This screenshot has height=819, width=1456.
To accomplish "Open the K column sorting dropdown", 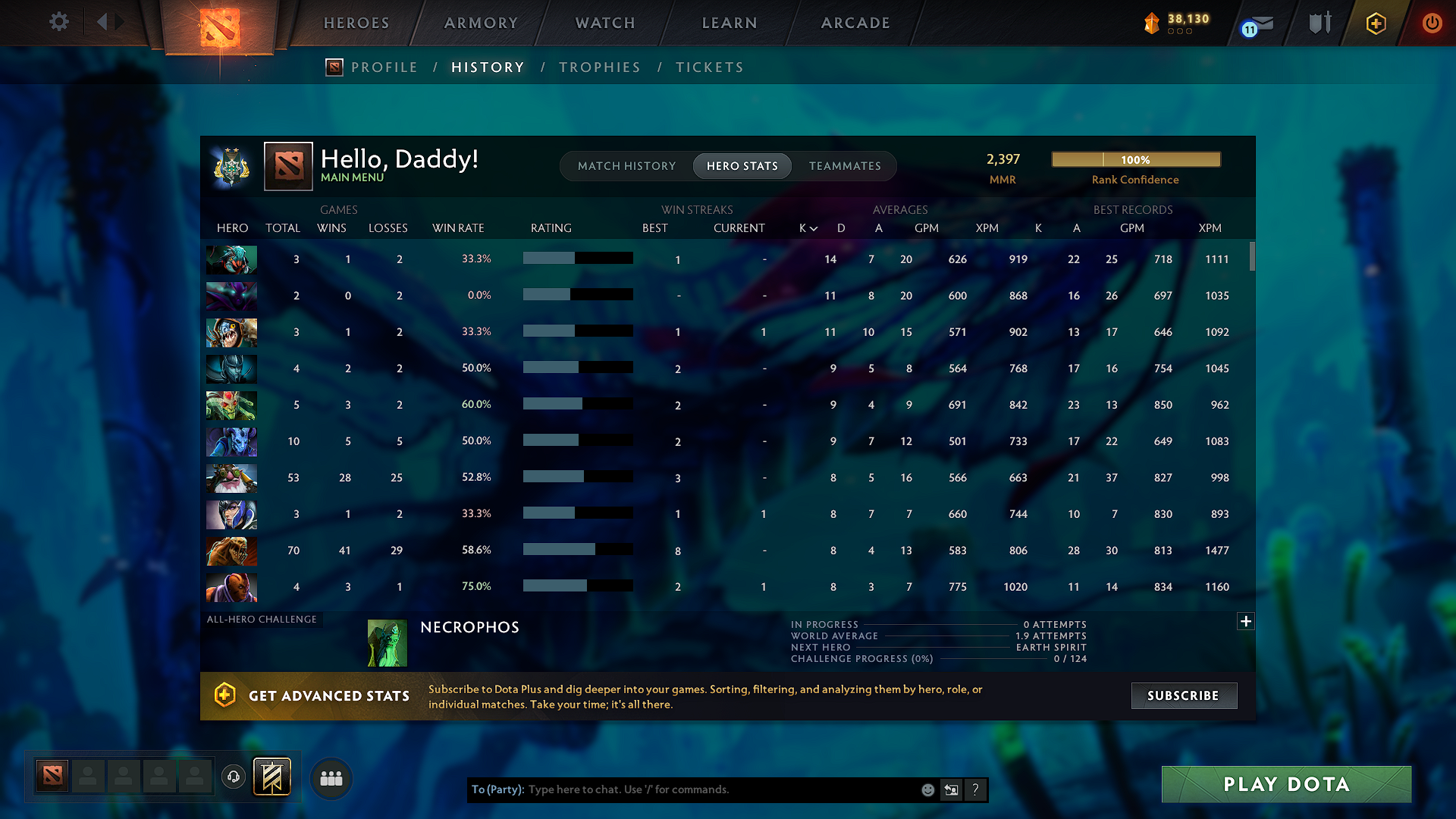I will [808, 227].
